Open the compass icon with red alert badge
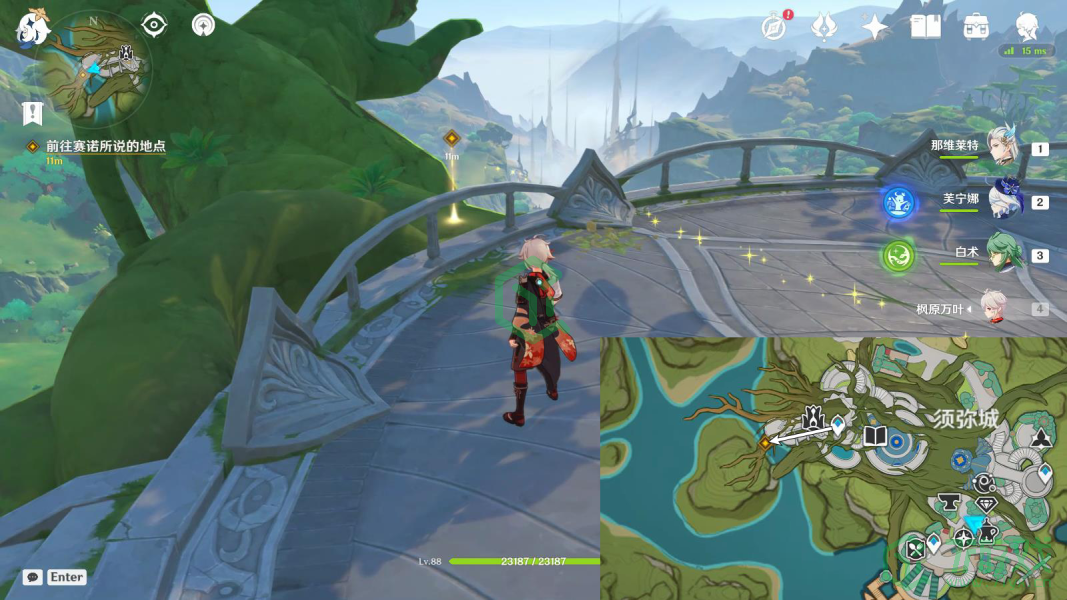 773,26
